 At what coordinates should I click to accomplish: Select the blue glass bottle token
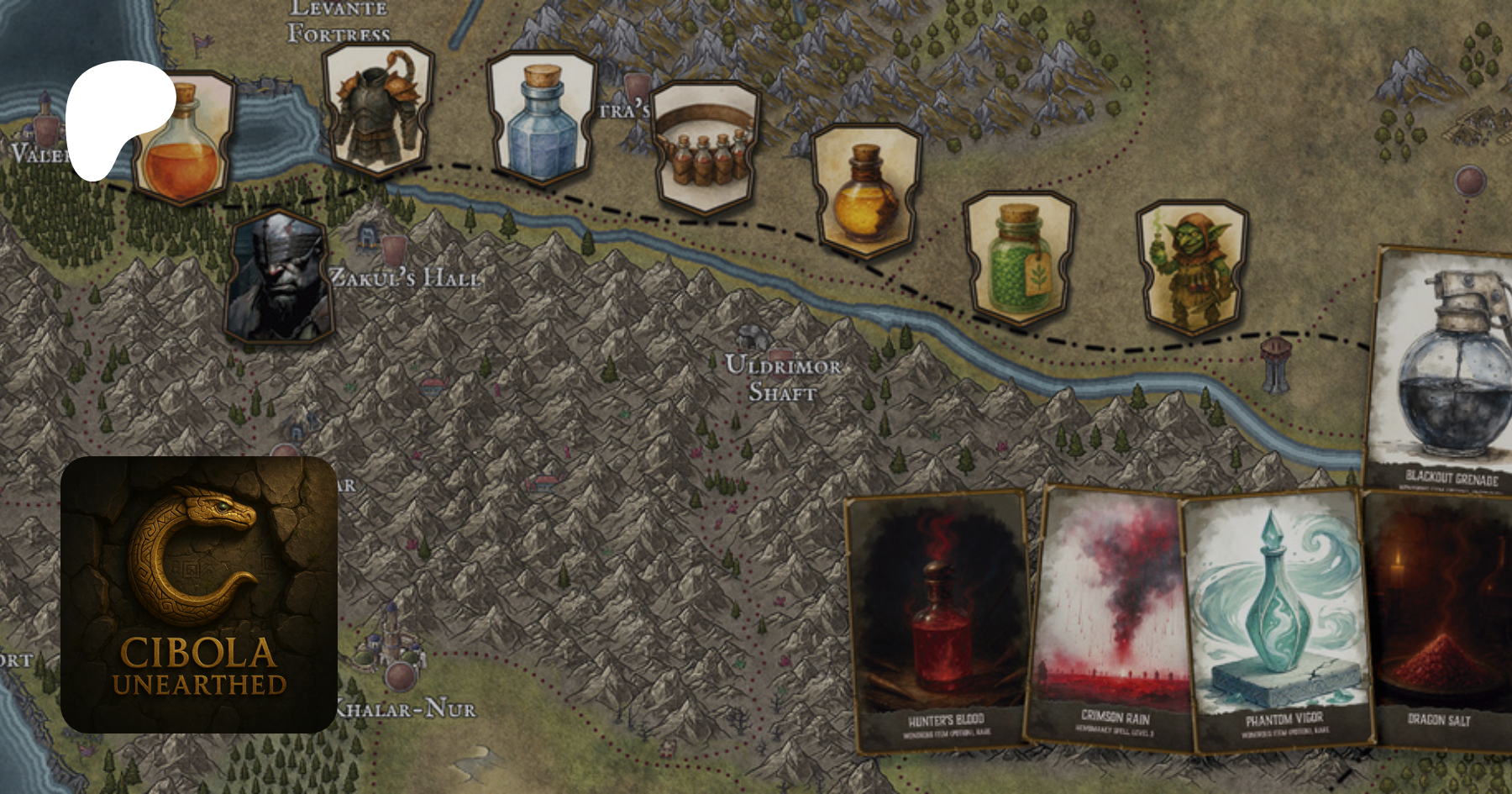click(543, 119)
